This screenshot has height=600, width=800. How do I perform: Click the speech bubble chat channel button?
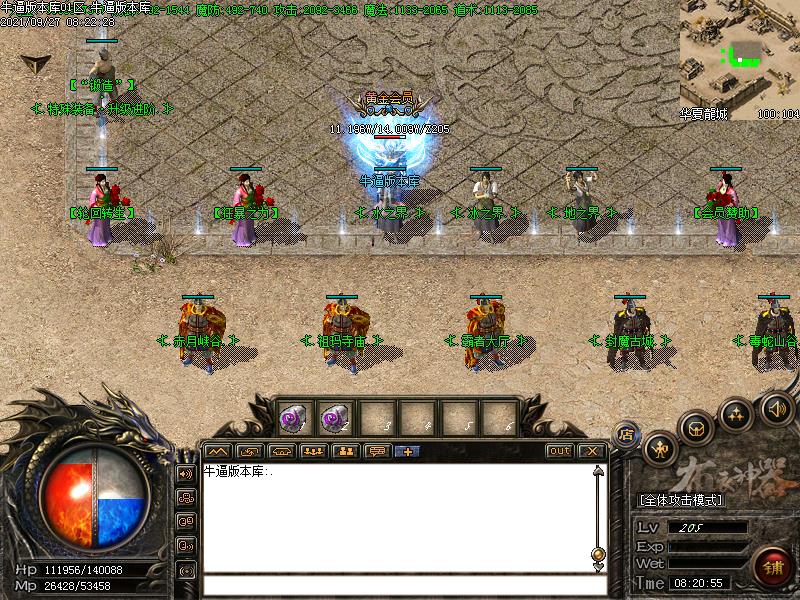378,451
